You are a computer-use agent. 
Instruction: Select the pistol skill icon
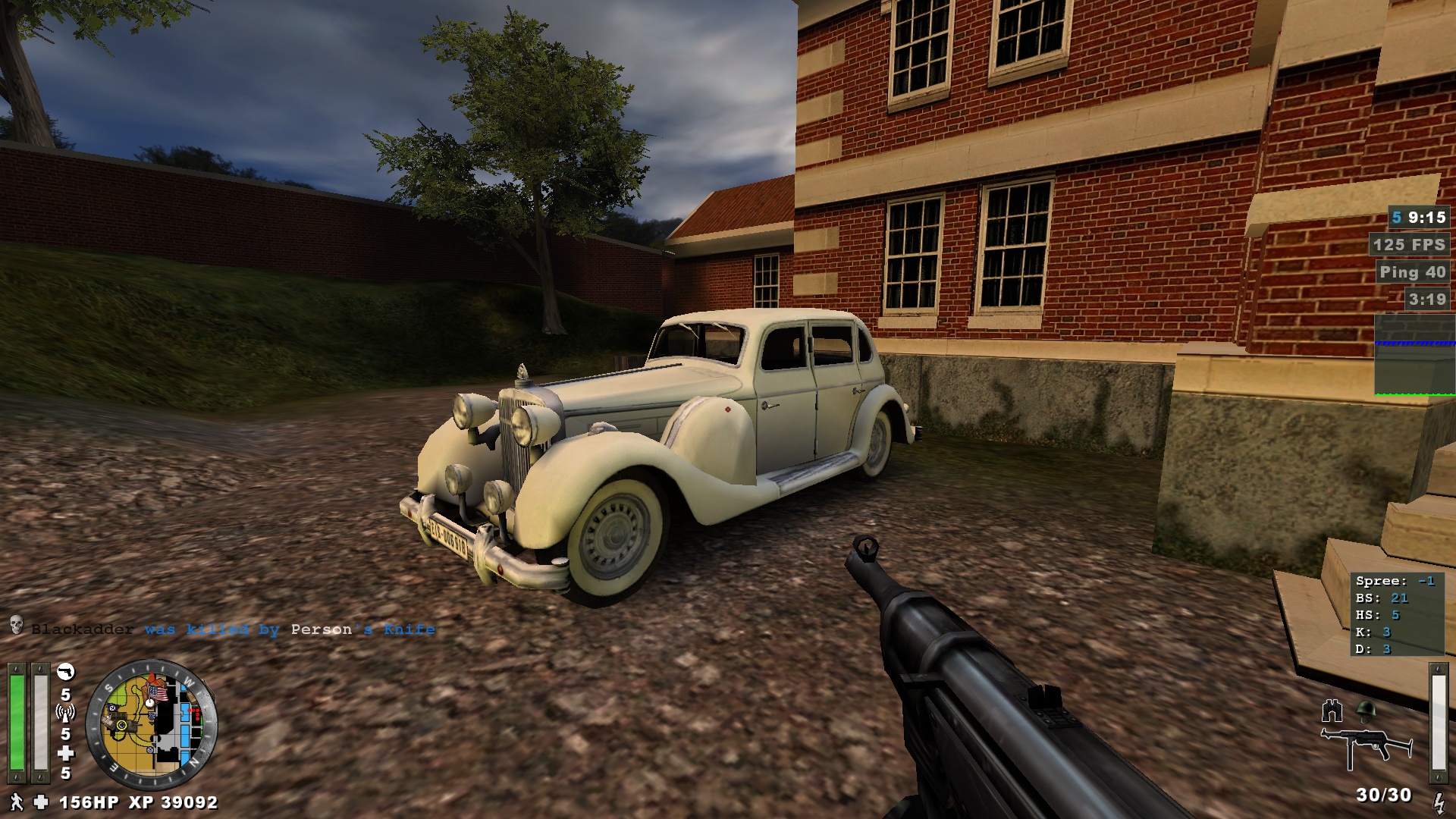[66, 672]
